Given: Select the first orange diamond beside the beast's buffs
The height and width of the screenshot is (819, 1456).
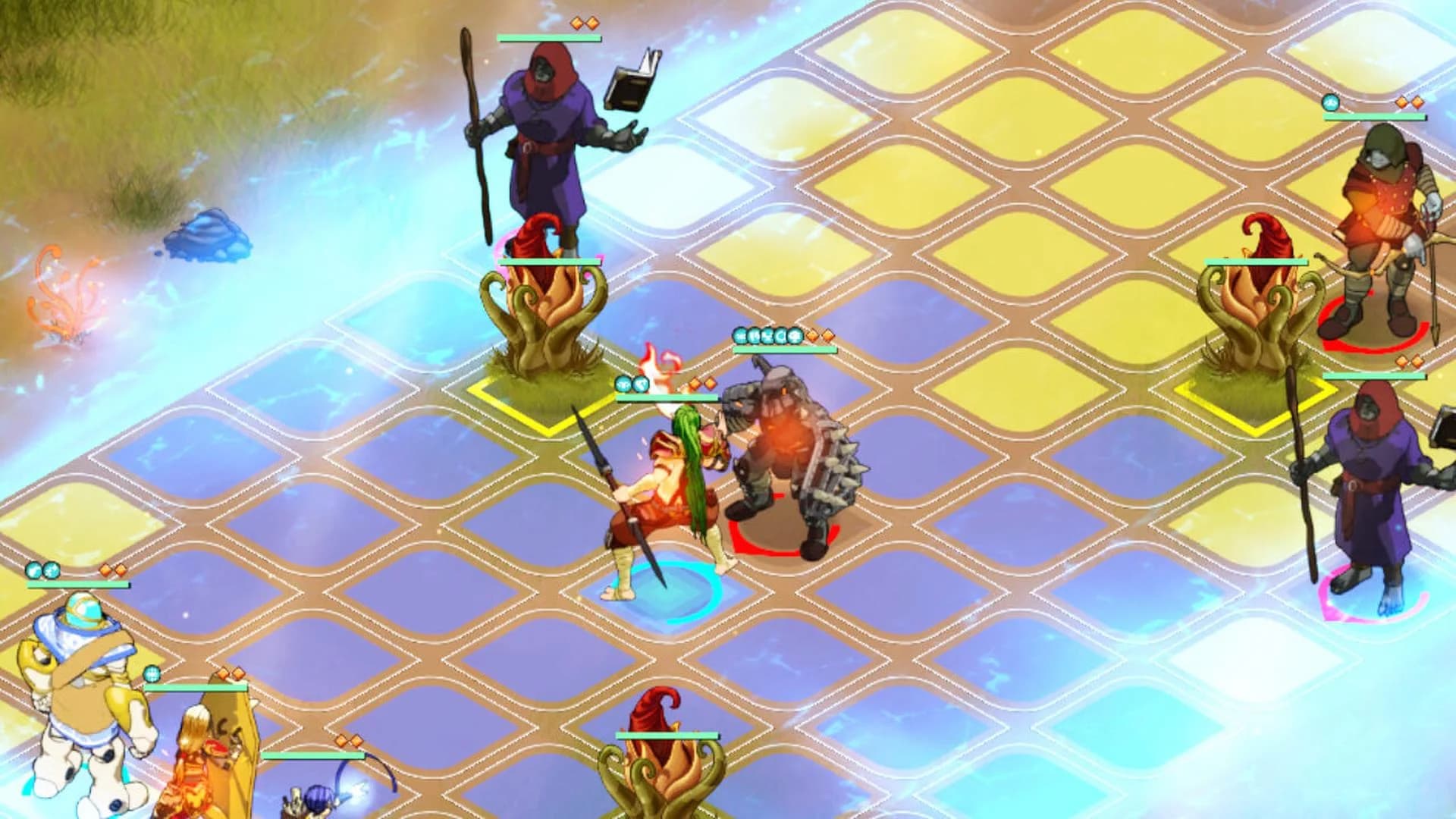Looking at the screenshot, I should click(811, 335).
